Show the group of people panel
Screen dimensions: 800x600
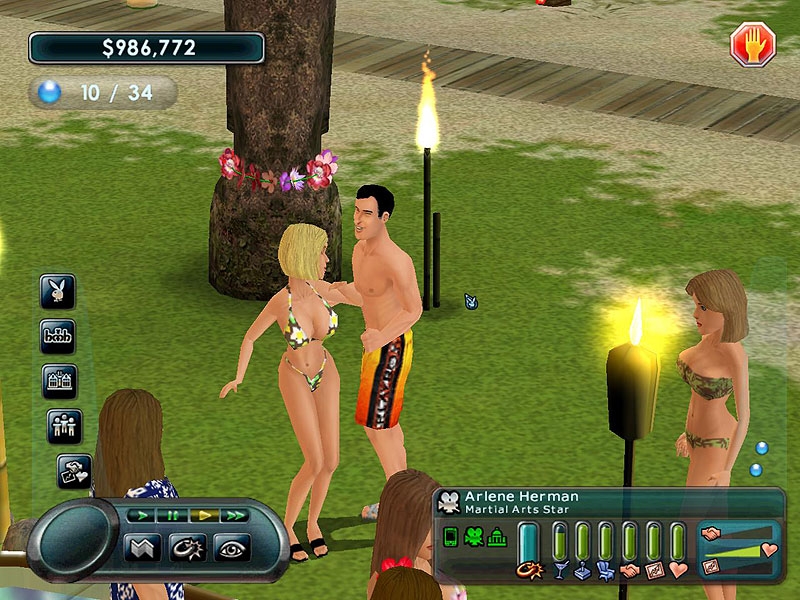click(x=64, y=426)
